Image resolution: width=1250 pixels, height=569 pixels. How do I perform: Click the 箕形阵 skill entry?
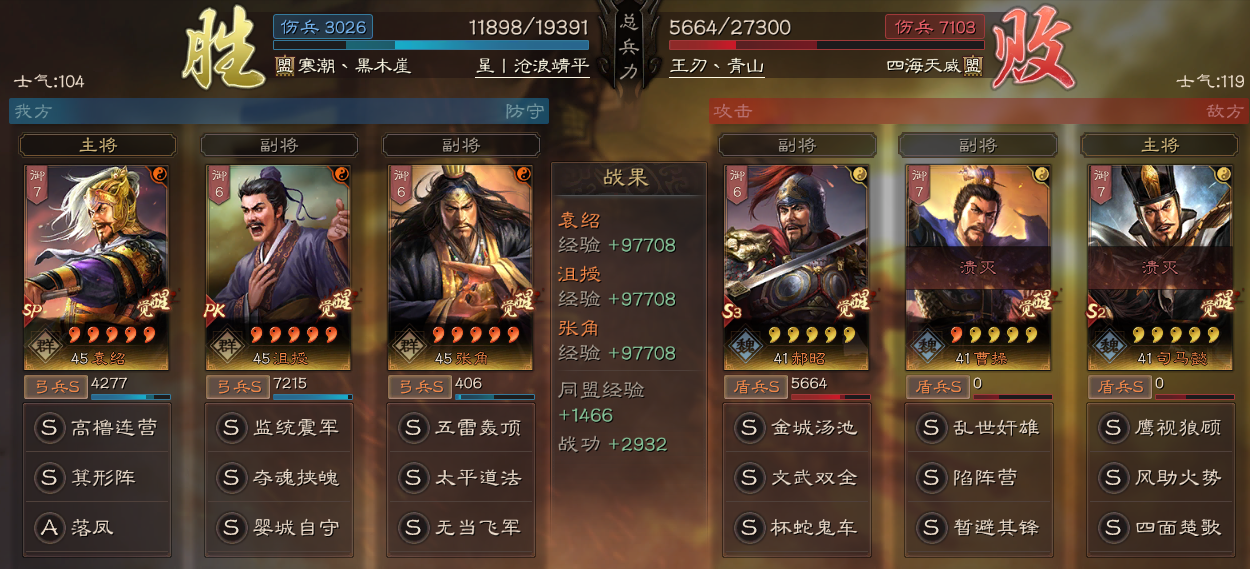tap(97, 478)
